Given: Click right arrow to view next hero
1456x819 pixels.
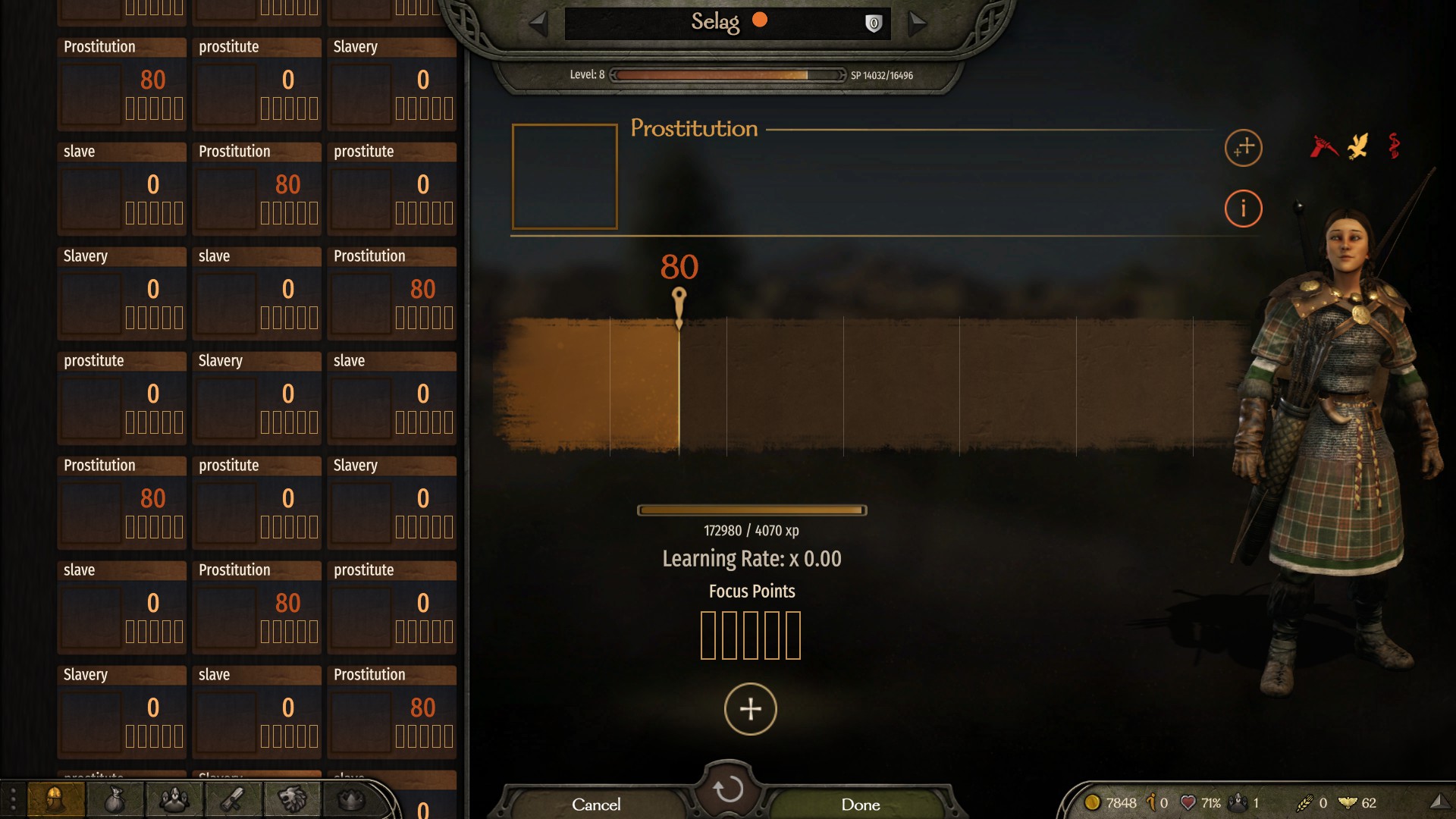Looking at the screenshot, I should tap(918, 23).
